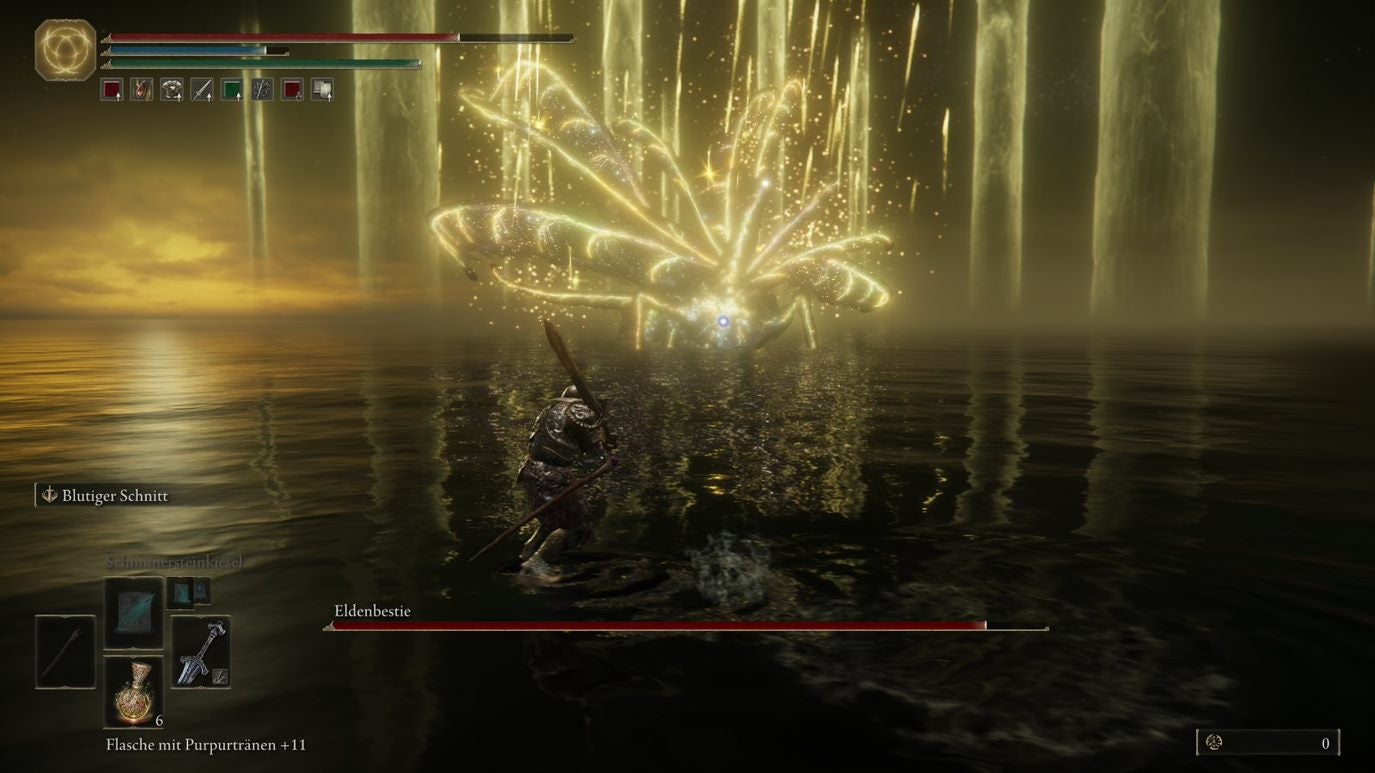Image resolution: width=1375 pixels, height=773 pixels.
Task: Click the Schimmersteinkiesel spell slot
Action: (134, 612)
